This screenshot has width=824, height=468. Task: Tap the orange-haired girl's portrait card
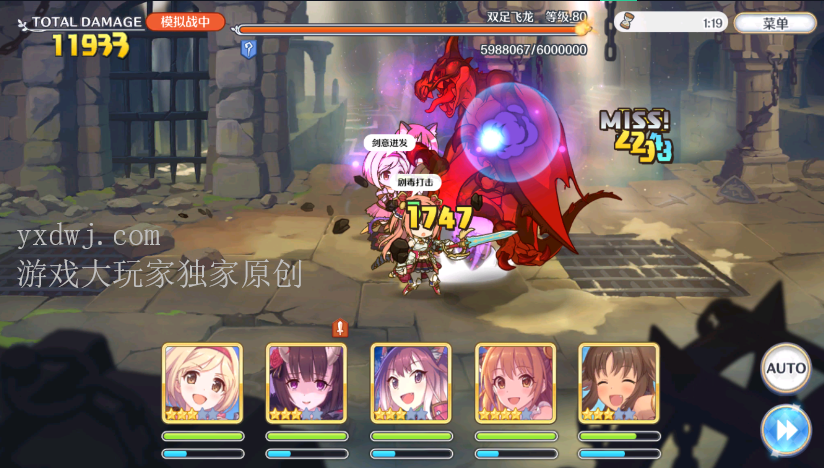coord(515,383)
